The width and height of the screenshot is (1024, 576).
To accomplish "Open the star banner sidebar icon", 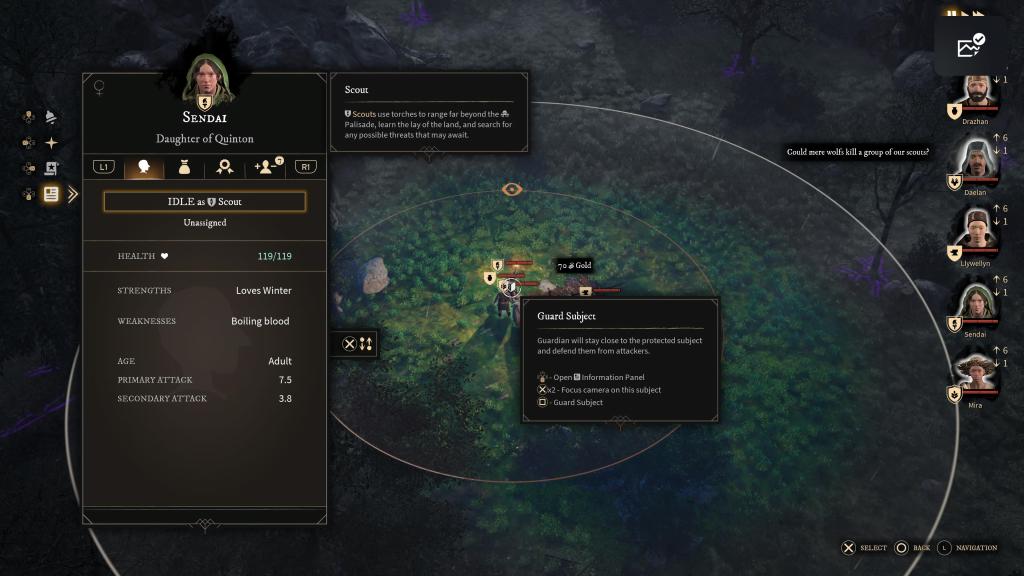I will (51, 168).
